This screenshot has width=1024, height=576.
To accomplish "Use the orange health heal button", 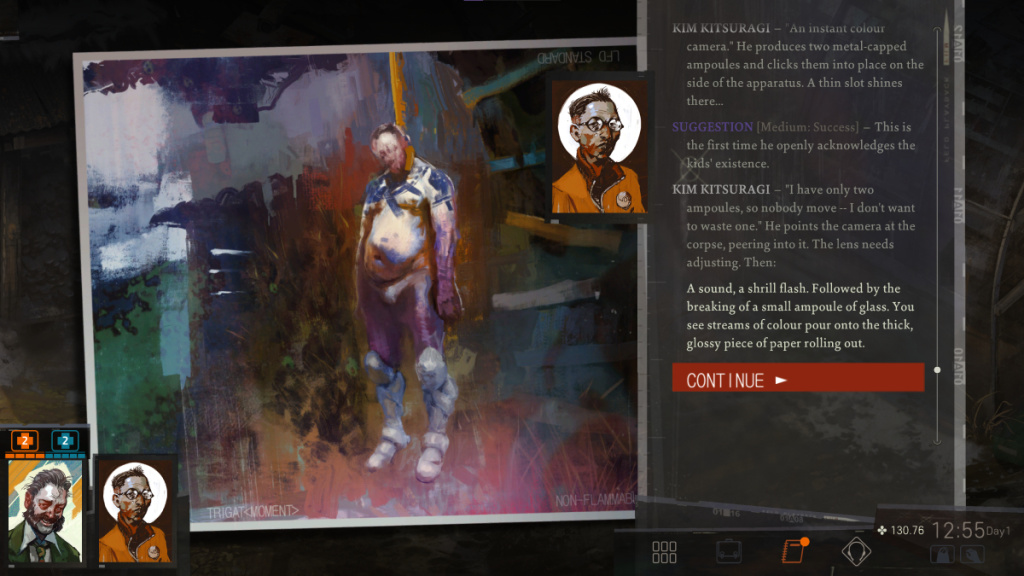I will [x=24, y=440].
